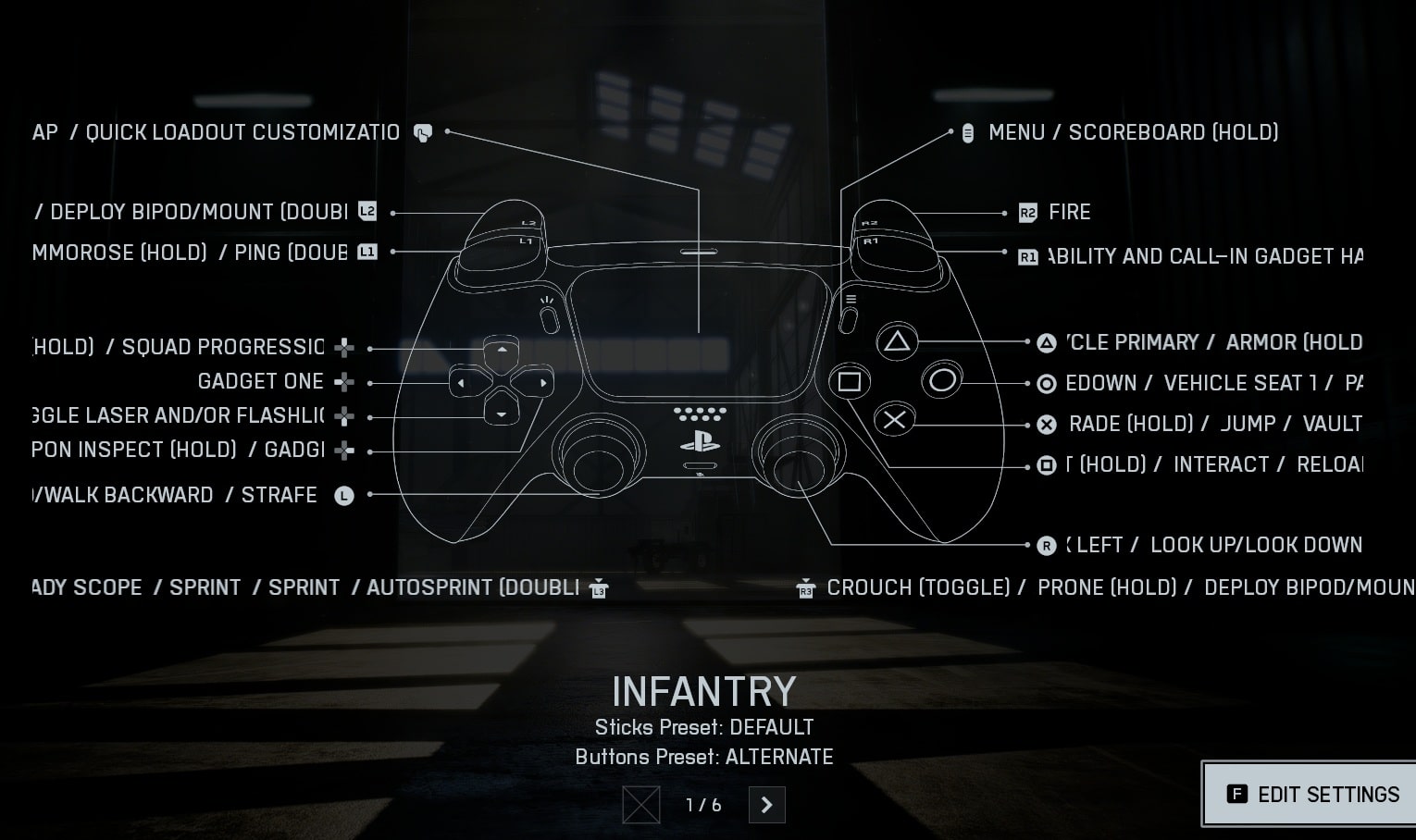Image resolution: width=1416 pixels, height=840 pixels.
Task: Click the L3 stick icon for Sprint
Action: tap(598, 587)
